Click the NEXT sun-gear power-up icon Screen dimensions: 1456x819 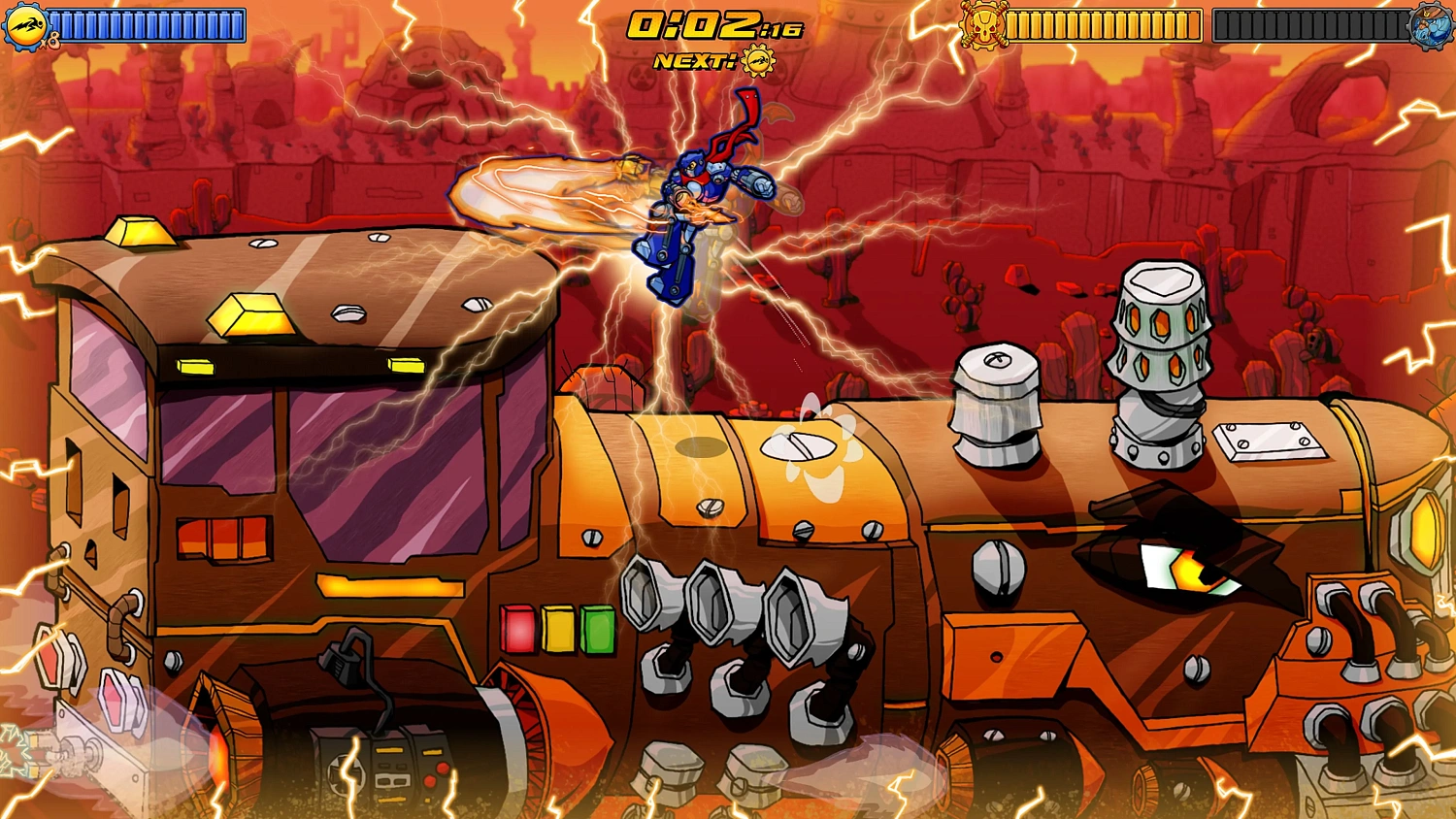pos(759,60)
